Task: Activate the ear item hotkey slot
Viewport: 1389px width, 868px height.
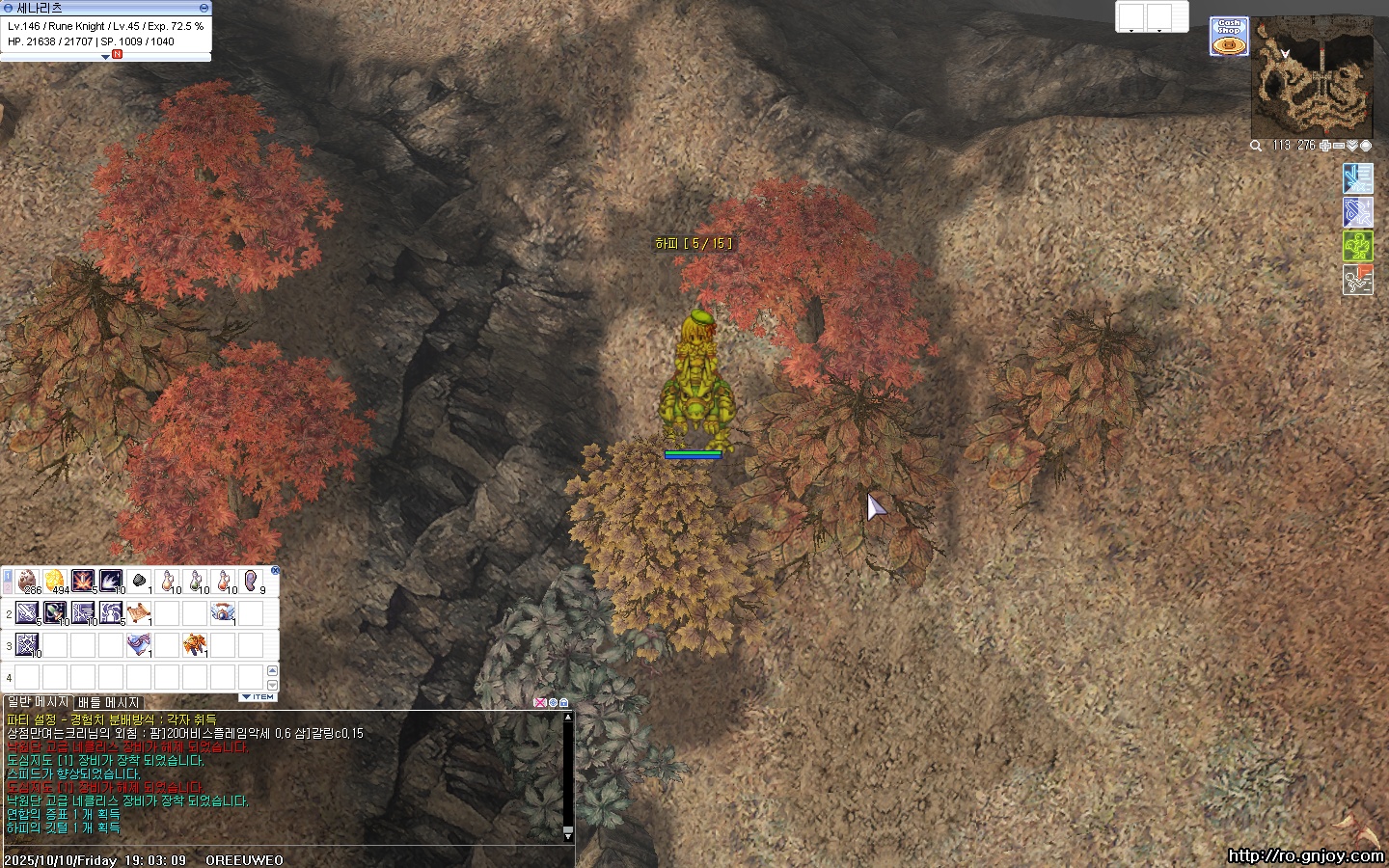Action: pos(252,582)
